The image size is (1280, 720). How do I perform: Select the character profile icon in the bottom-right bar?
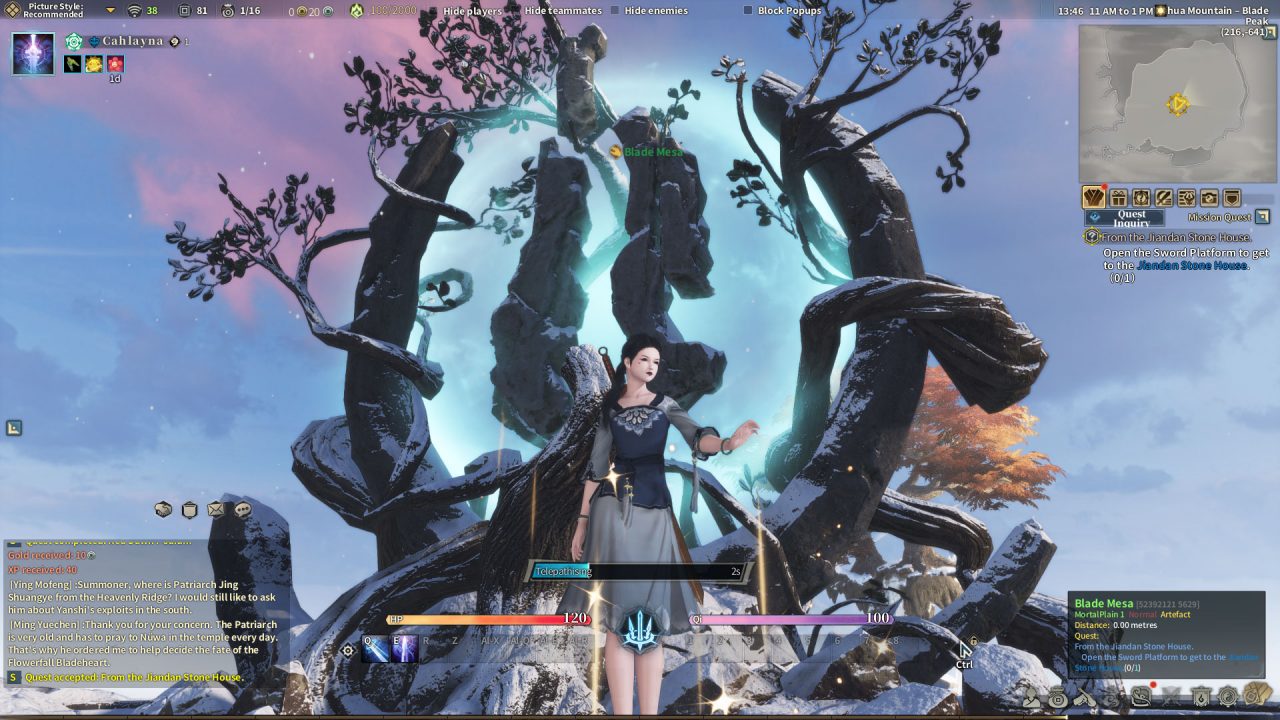click(x=1031, y=697)
